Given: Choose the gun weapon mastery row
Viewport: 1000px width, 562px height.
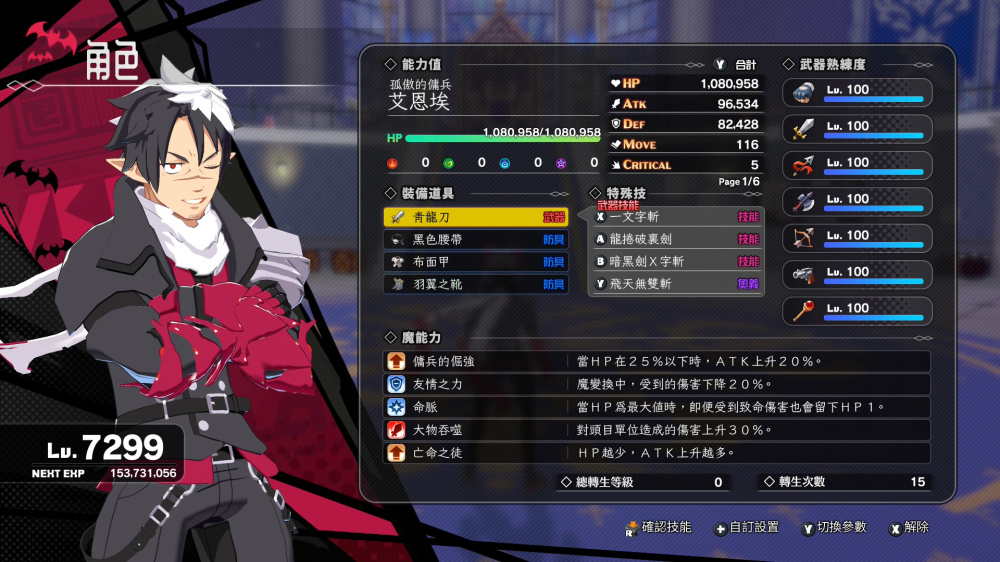Looking at the screenshot, I should [857, 273].
